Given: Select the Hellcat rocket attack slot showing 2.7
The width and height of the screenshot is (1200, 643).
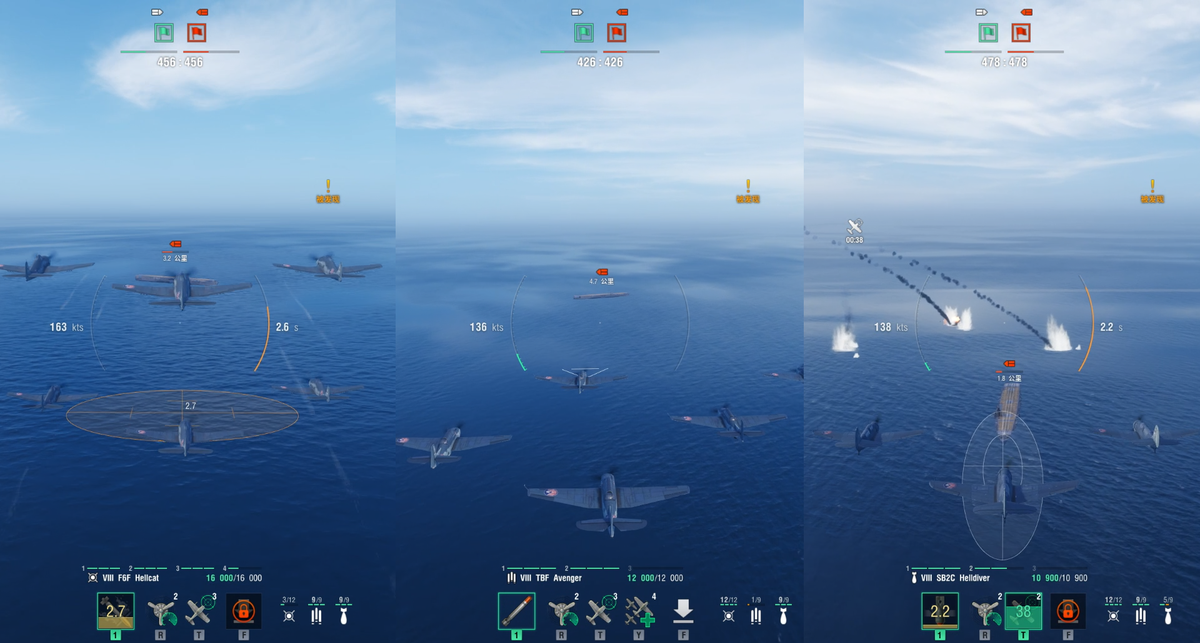Looking at the screenshot, I should click(116, 611).
